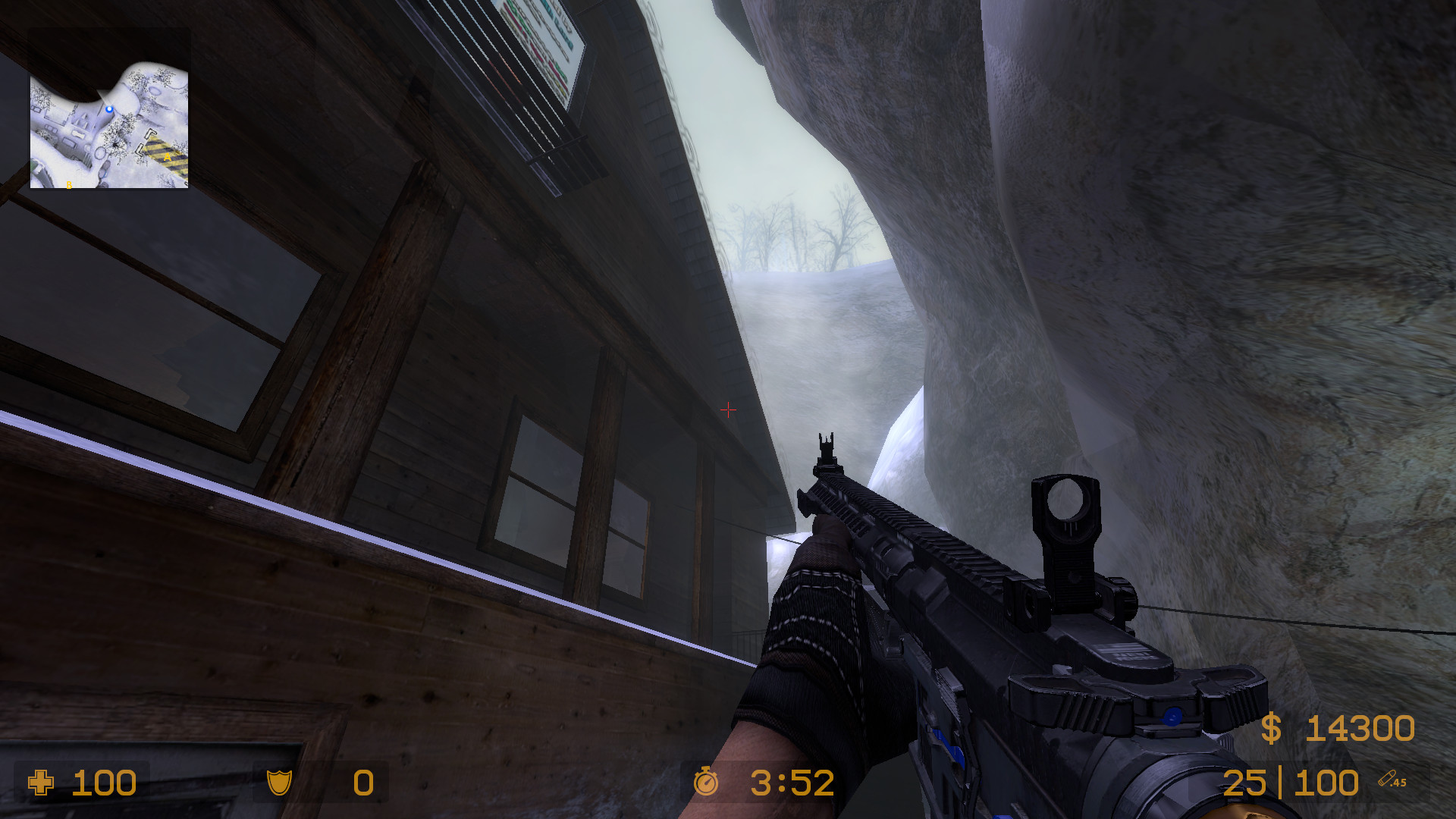
Task: Select the armor shield icon
Action: tap(281, 783)
